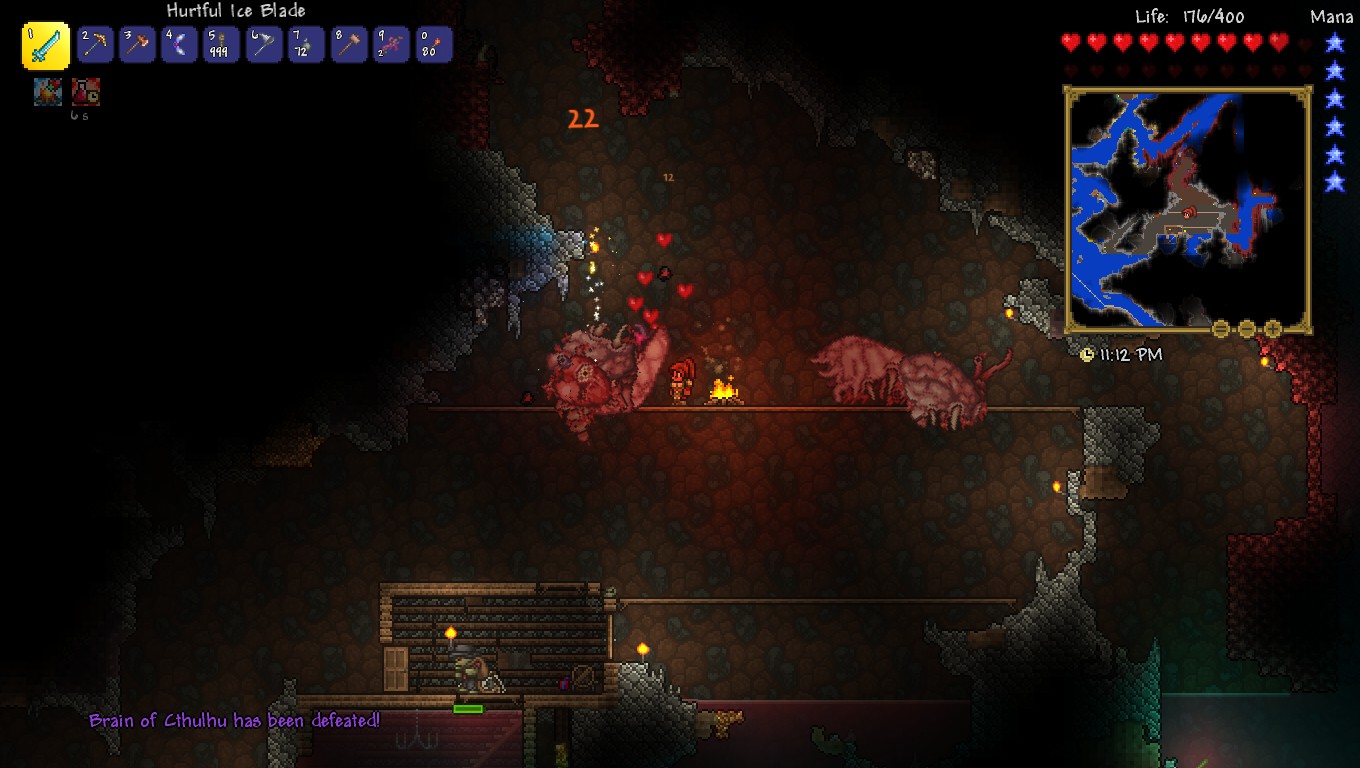The width and height of the screenshot is (1360, 768).
Task: Select the torch stack of 80
Action: (x=434, y=45)
